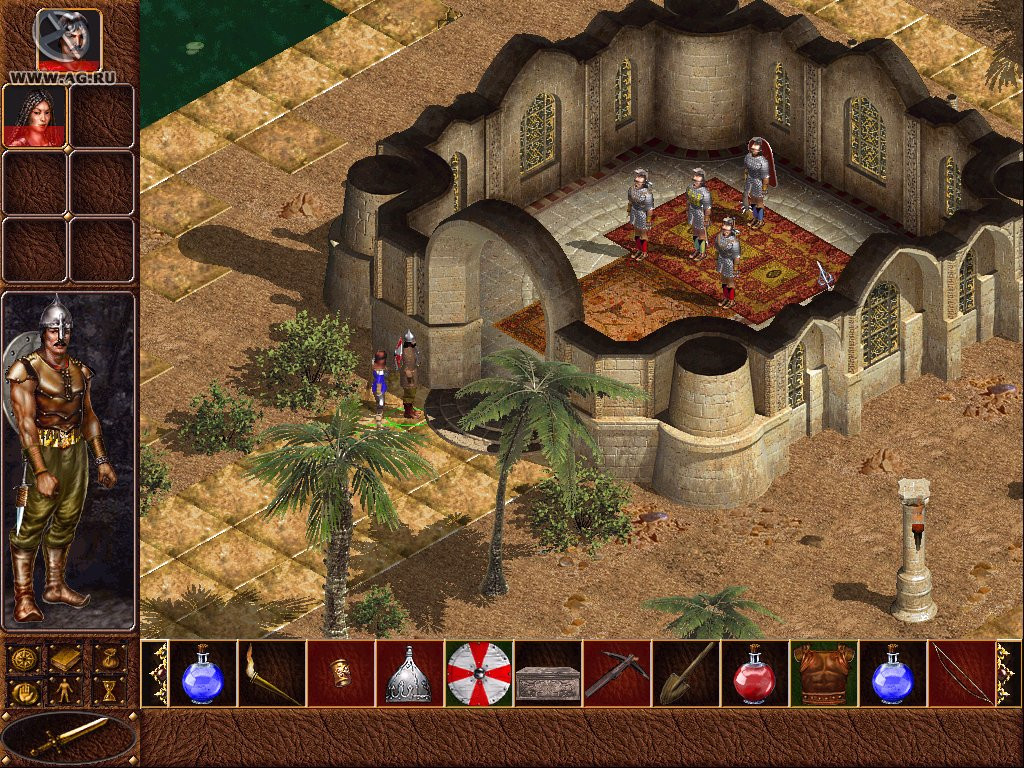This screenshot has width=1024, height=768.
Task: Select the shovel hotbar slot
Action: coord(685,674)
